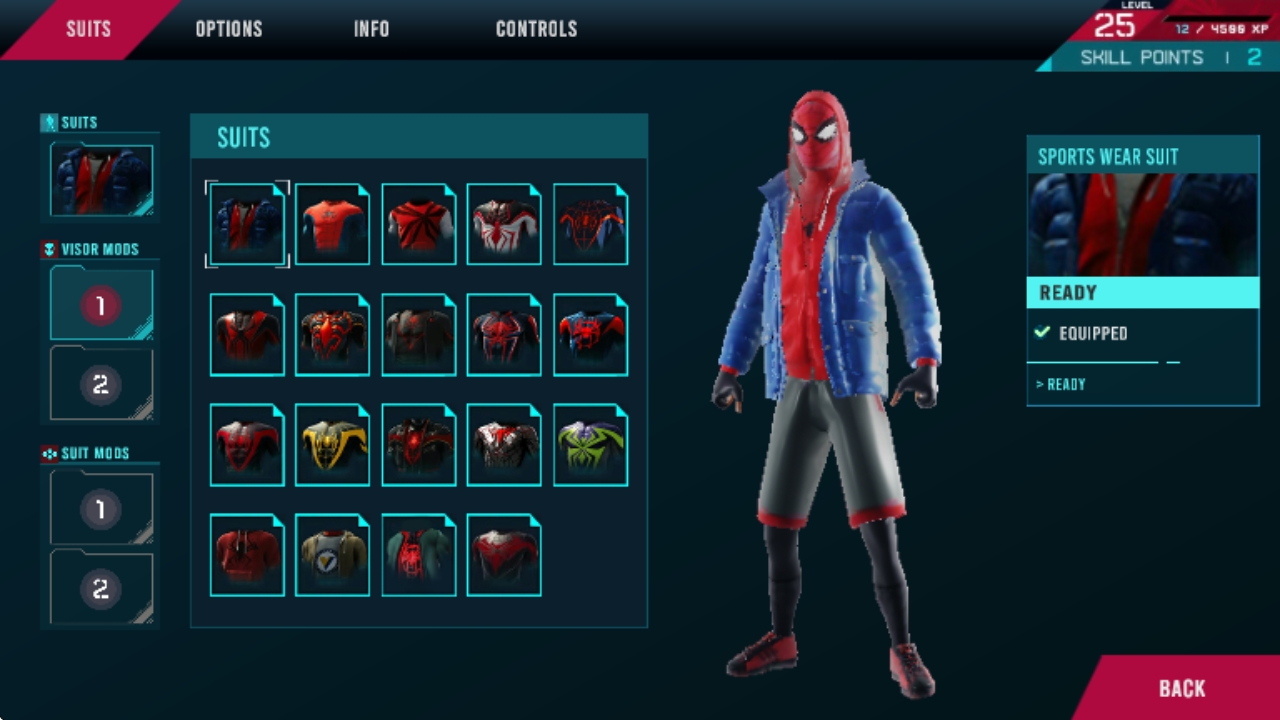Pick the green jacket suit with red spider

(x=419, y=555)
